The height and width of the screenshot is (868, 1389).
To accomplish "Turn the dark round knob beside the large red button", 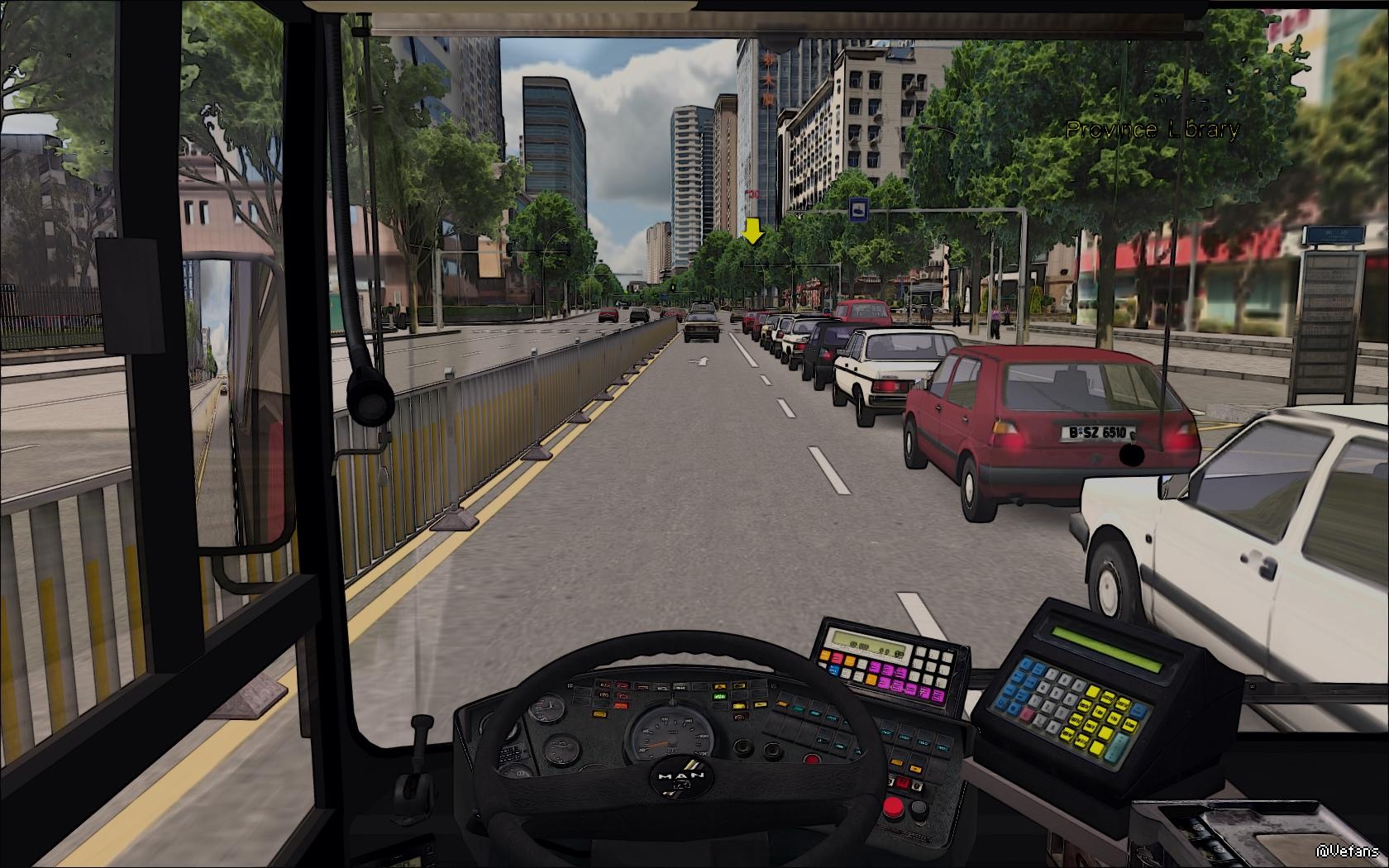I will 917,808.
